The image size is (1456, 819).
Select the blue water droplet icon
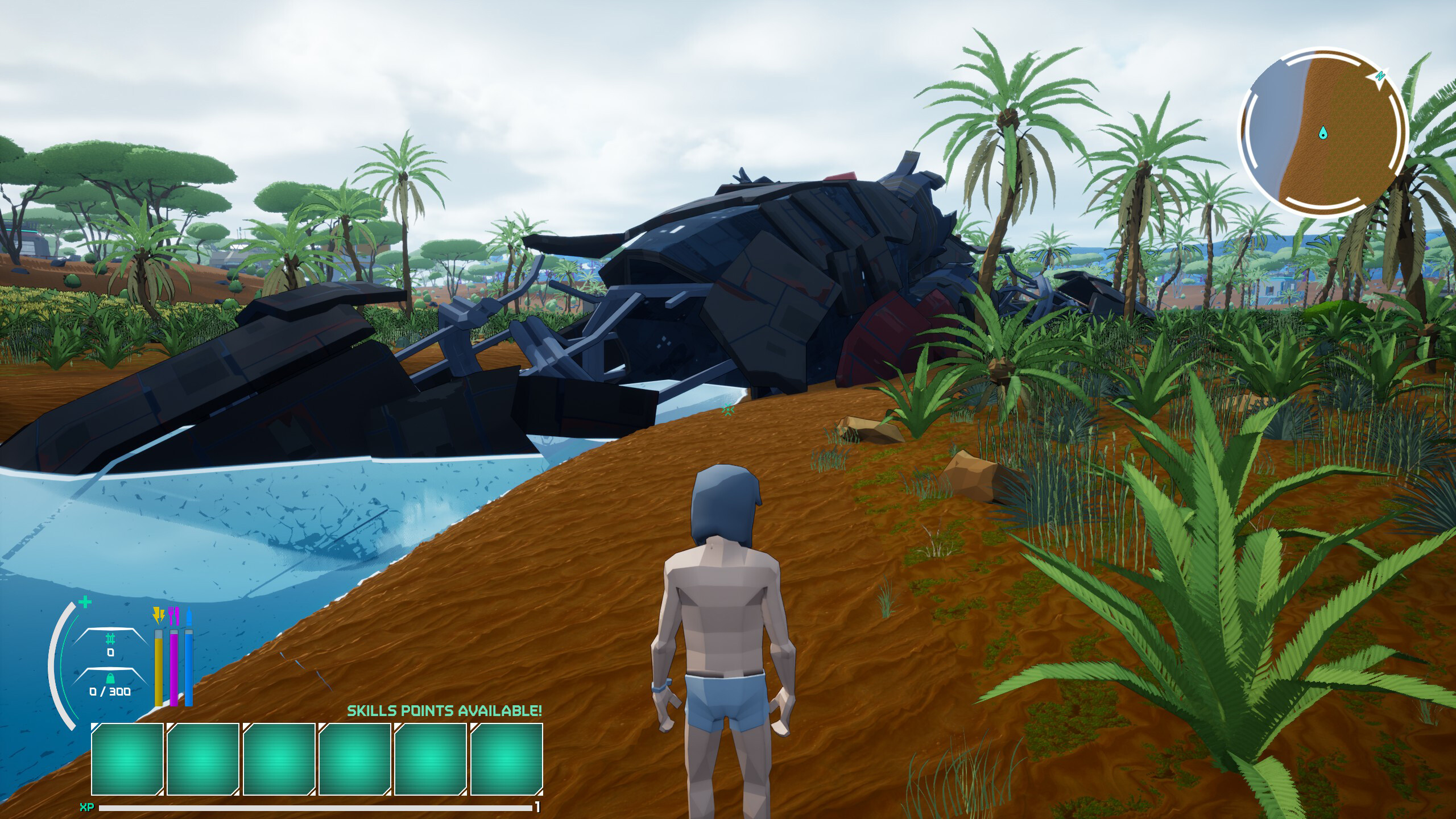click(x=189, y=617)
